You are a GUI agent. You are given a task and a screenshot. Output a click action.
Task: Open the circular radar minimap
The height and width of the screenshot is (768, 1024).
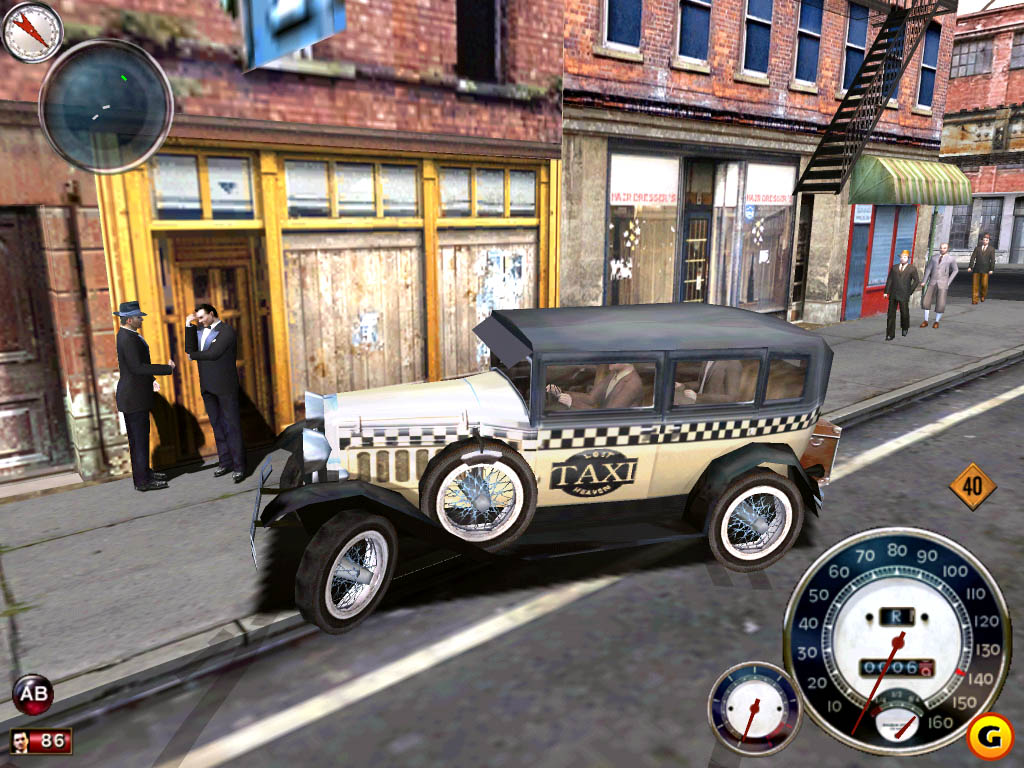click(106, 105)
